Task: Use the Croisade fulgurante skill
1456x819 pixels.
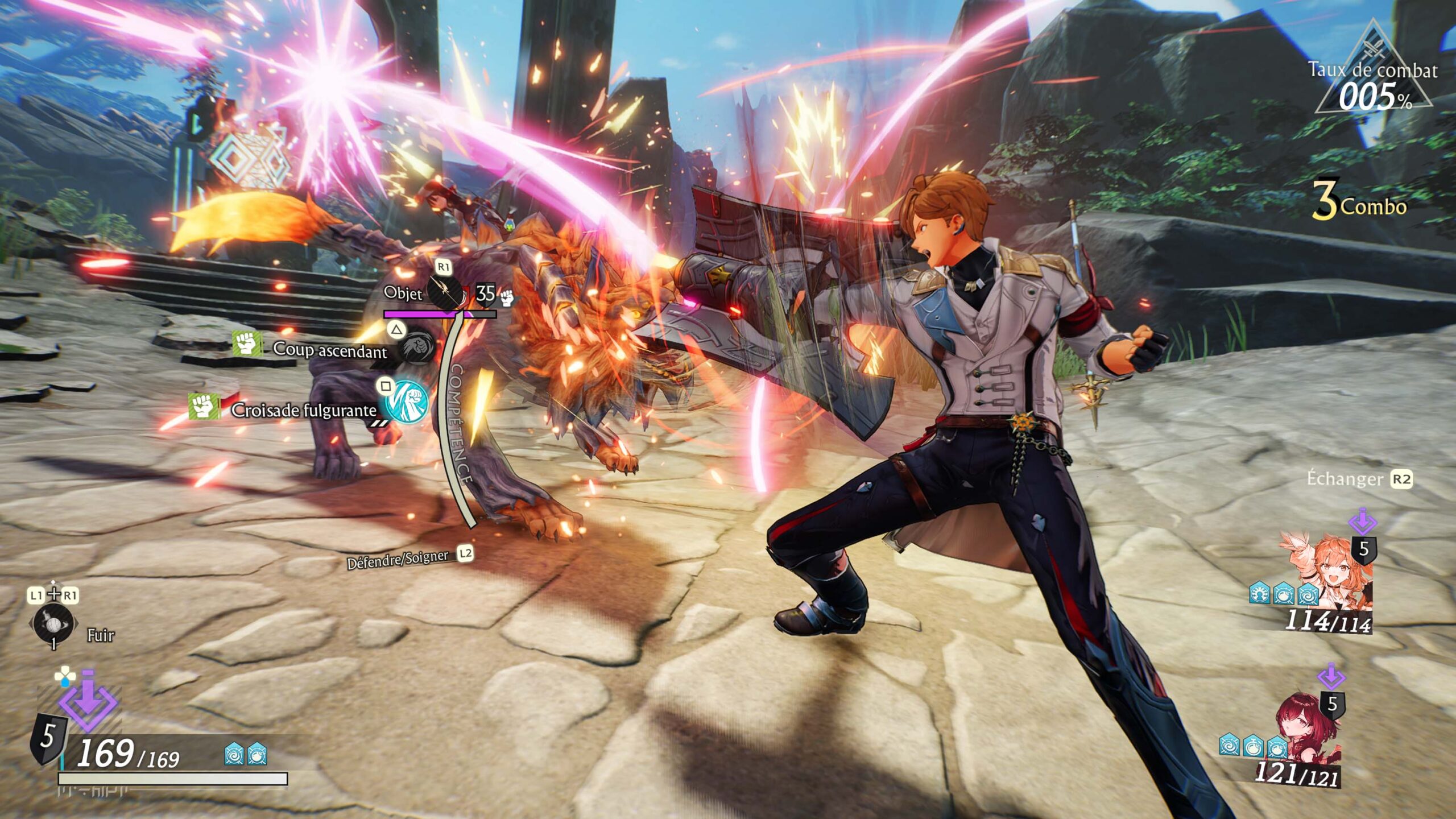Action: tap(407, 401)
